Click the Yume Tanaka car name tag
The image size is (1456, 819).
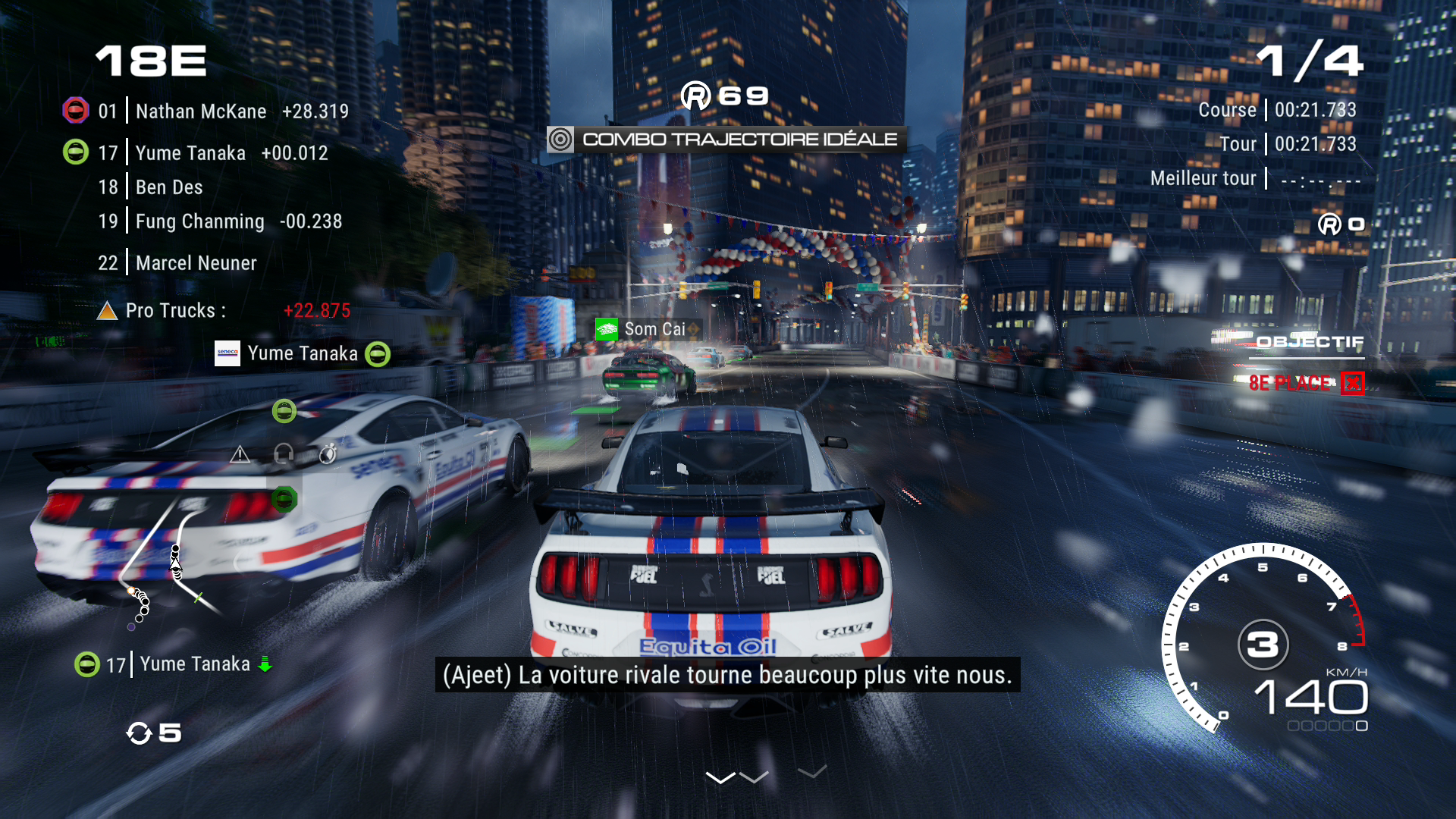(302, 353)
